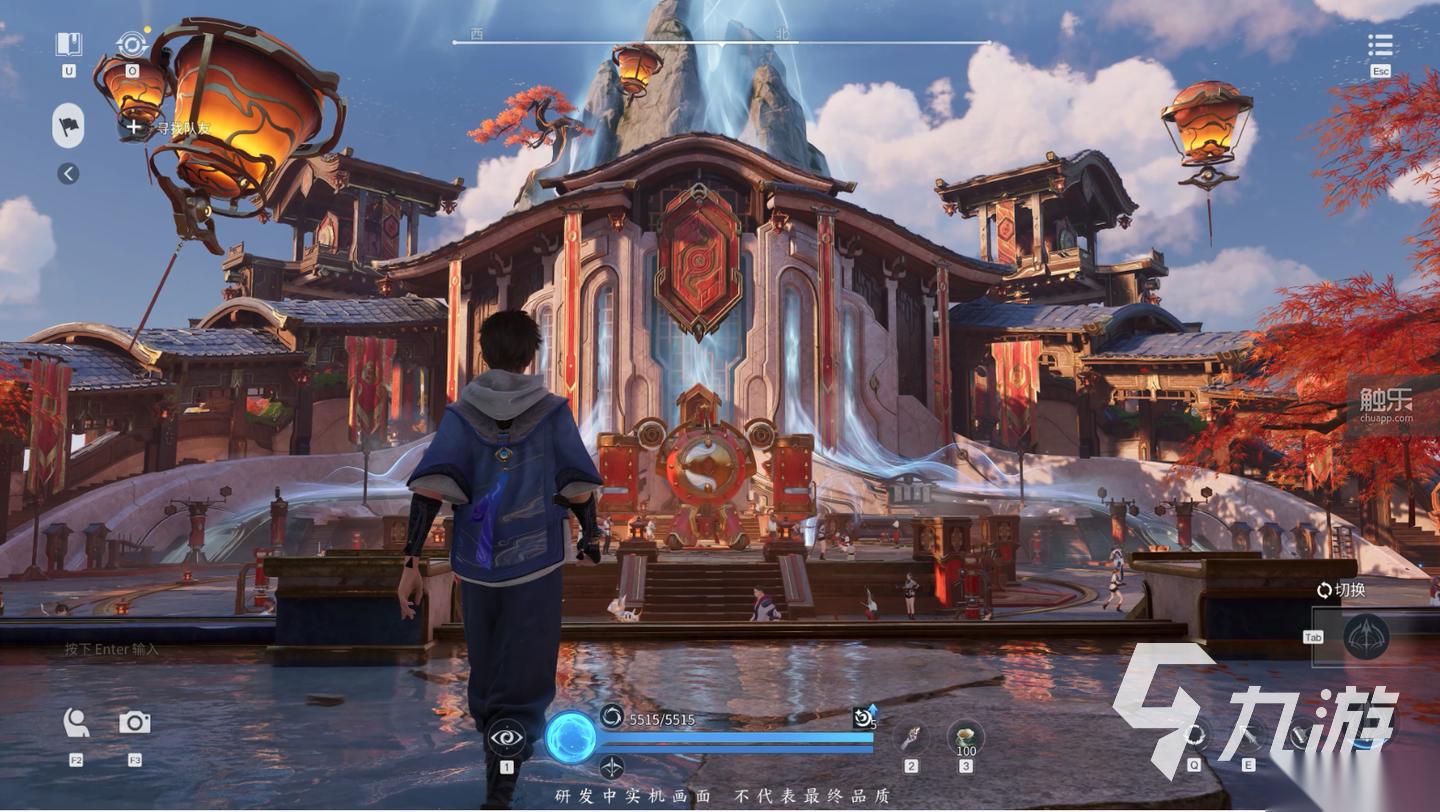Click the compass bar
Image resolution: width=1440 pixels, height=812 pixels.
click(720, 42)
